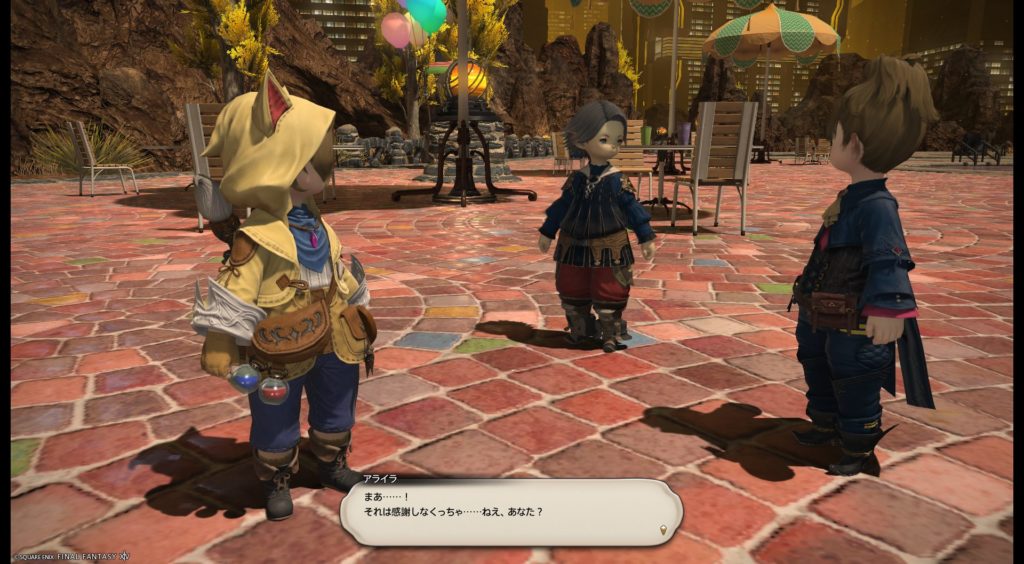Advance Alaira's dialogue box text
The height and width of the screenshot is (564, 1024).
coord(510,512)
